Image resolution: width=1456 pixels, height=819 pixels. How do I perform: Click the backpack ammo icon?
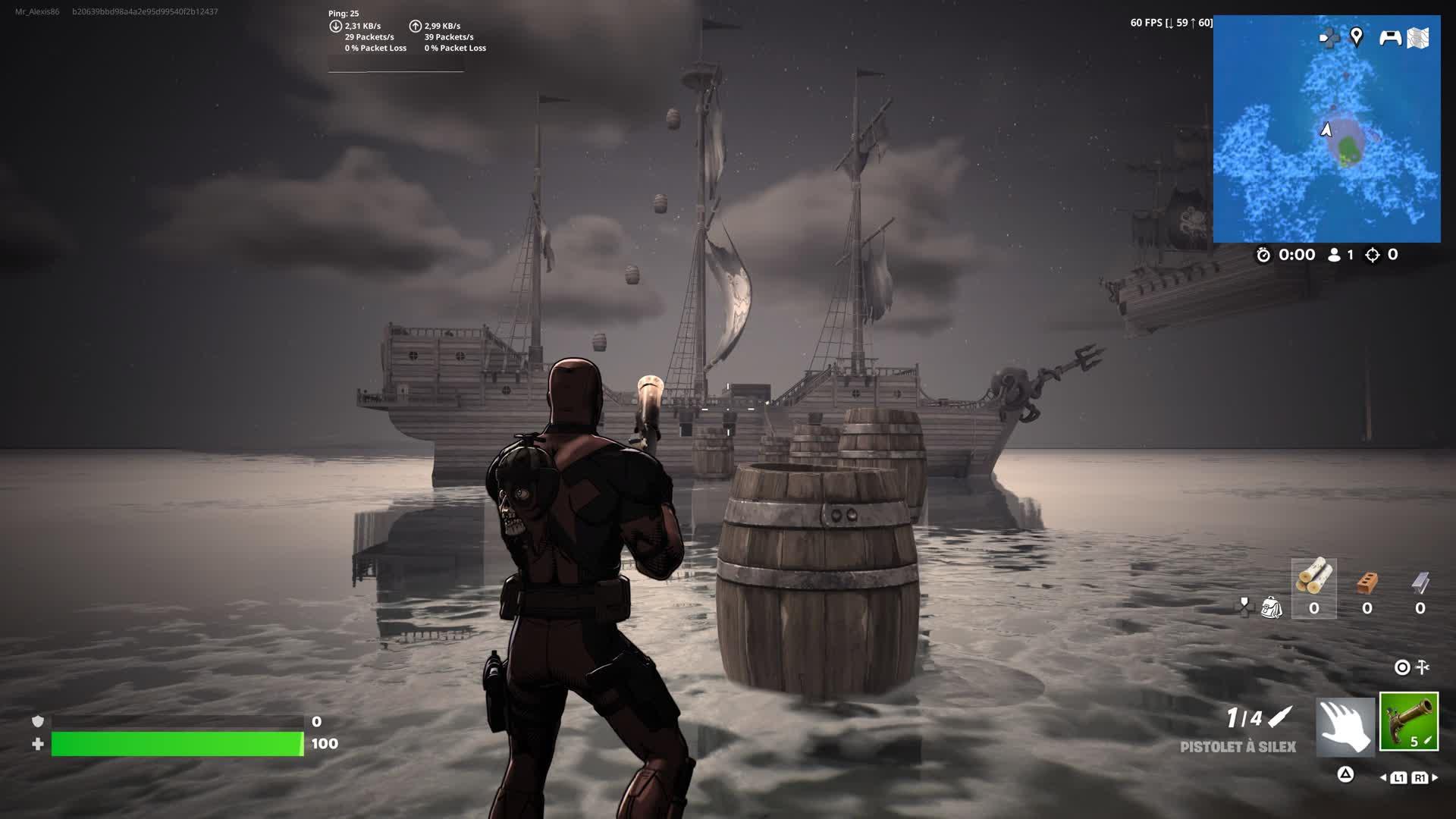coord(1272,607)
